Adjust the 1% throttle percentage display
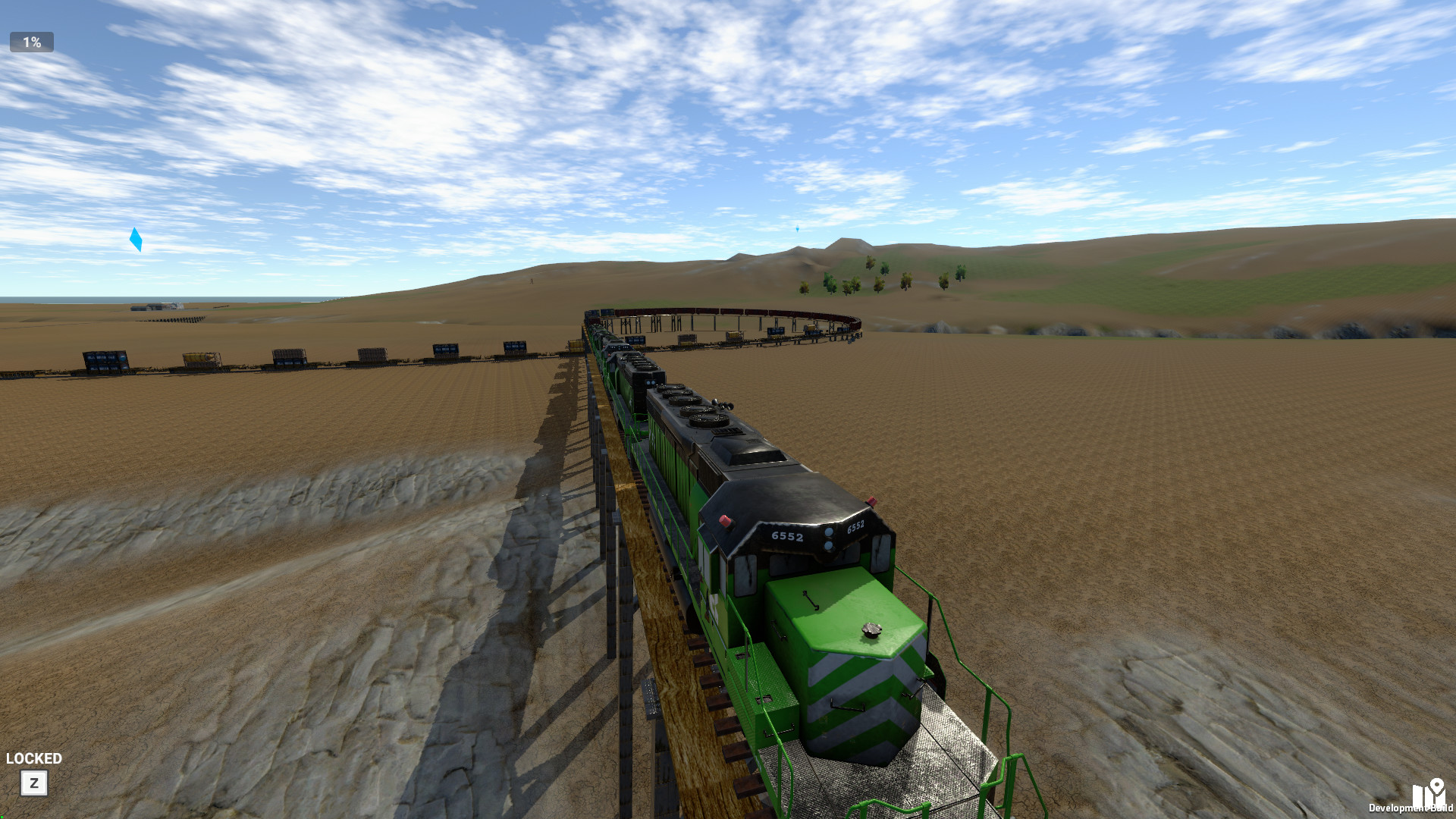1456x819 pixels. coord(31,42)
